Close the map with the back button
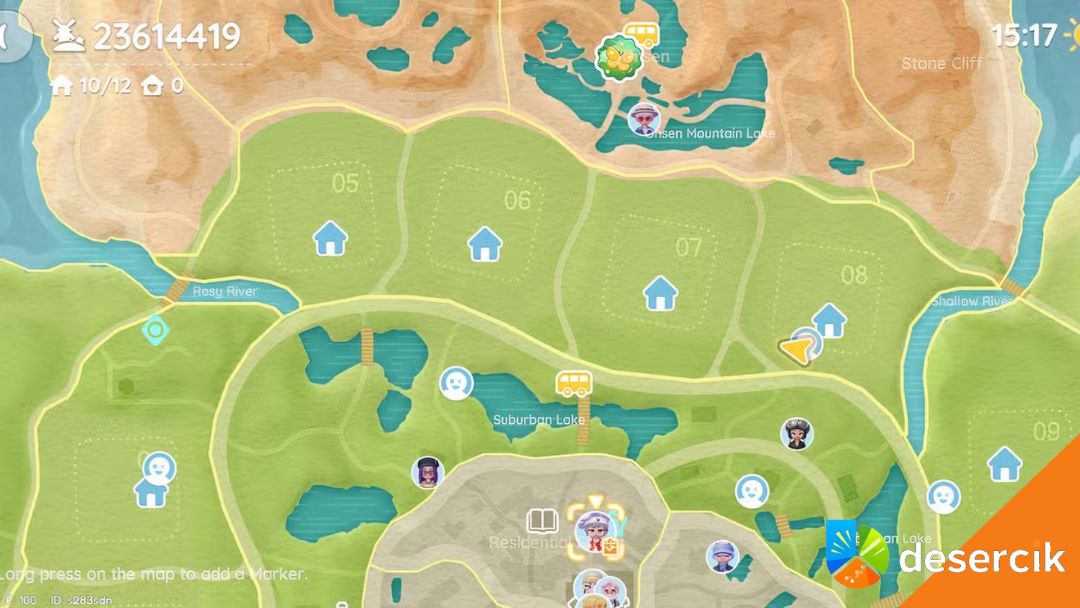 (12, 38)
